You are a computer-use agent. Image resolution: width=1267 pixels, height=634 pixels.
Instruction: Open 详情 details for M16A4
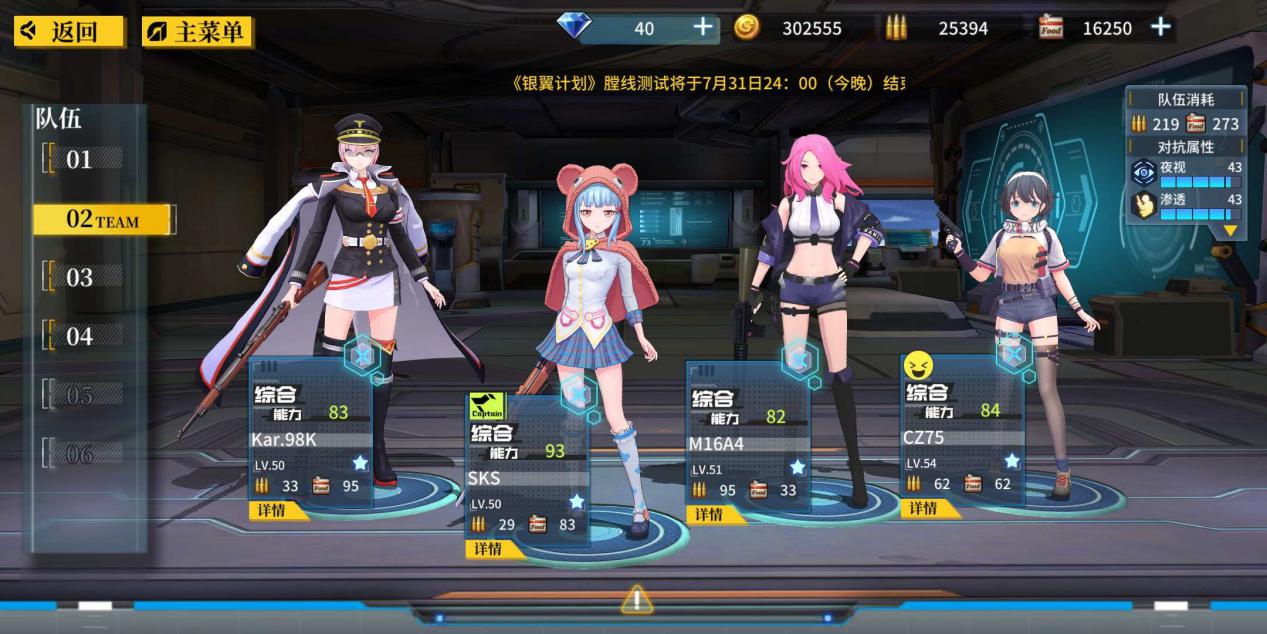710,514
